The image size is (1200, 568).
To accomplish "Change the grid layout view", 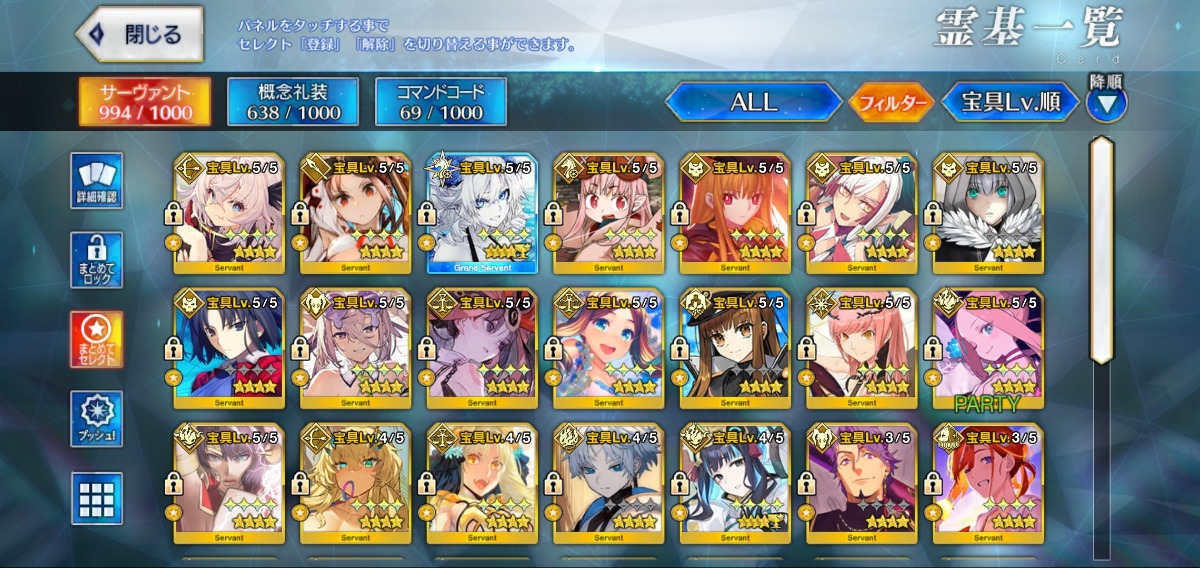I will [97, 498].
